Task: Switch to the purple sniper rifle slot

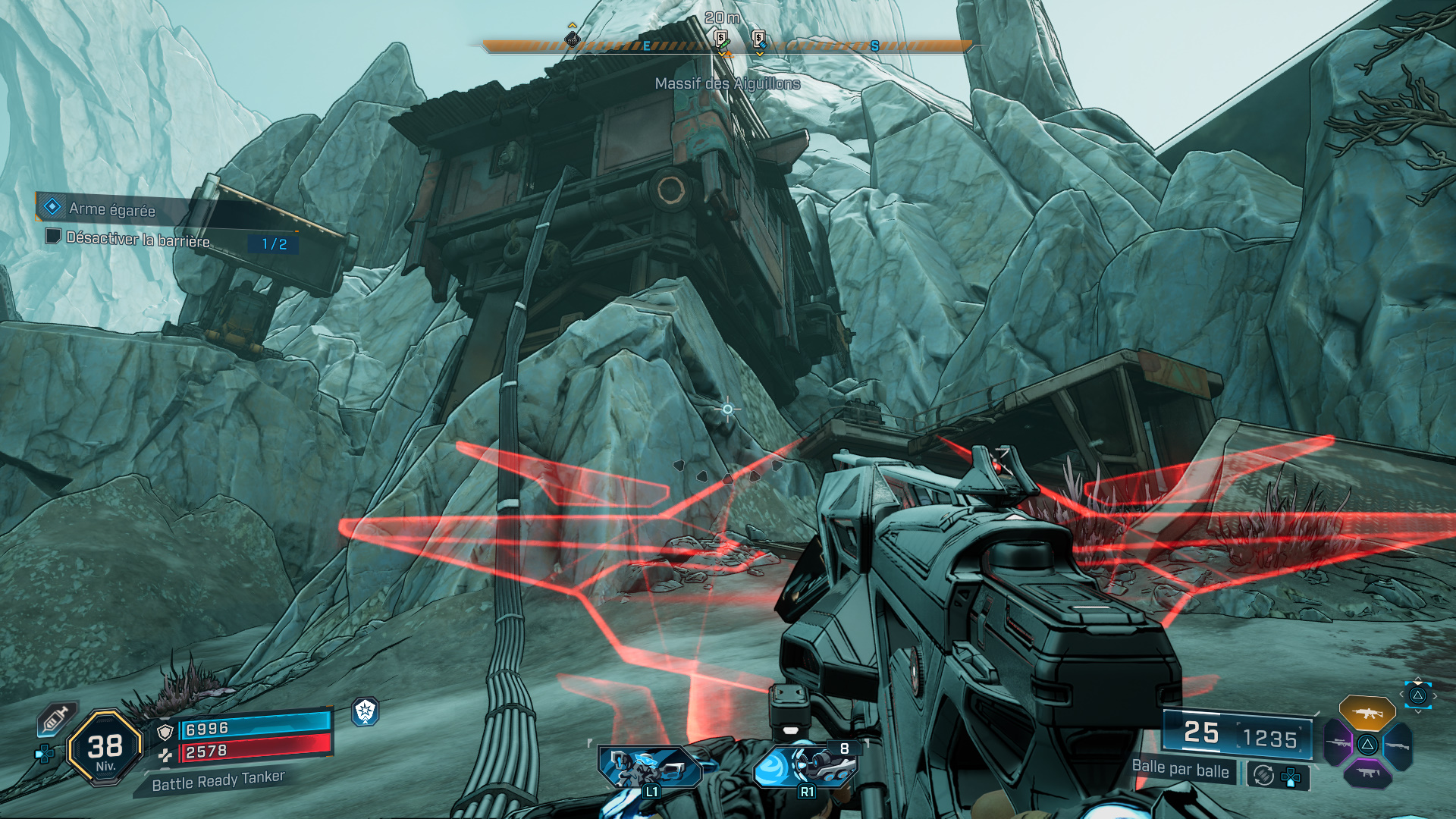Action: click(x=1338, y=743)
